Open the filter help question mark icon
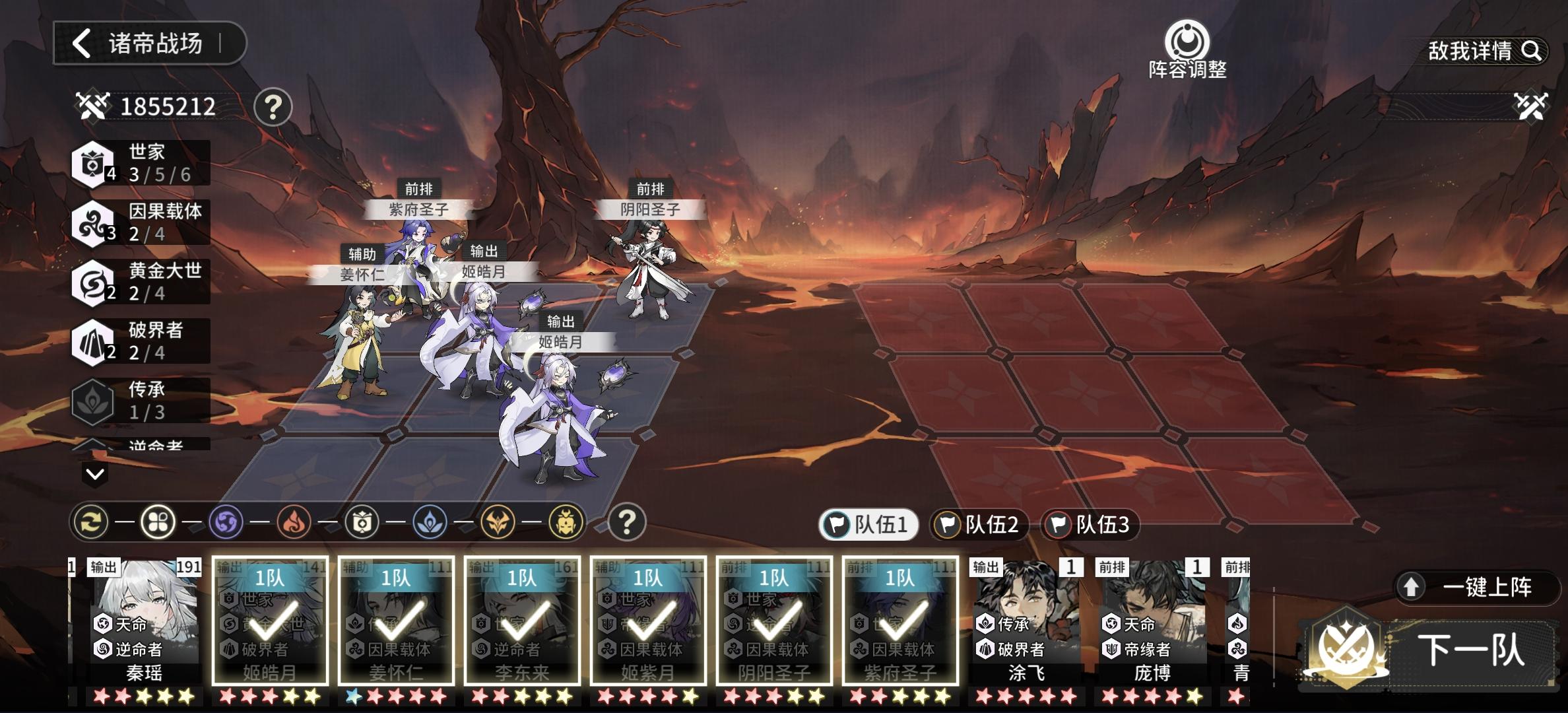1568x713 pixels. 627,522
